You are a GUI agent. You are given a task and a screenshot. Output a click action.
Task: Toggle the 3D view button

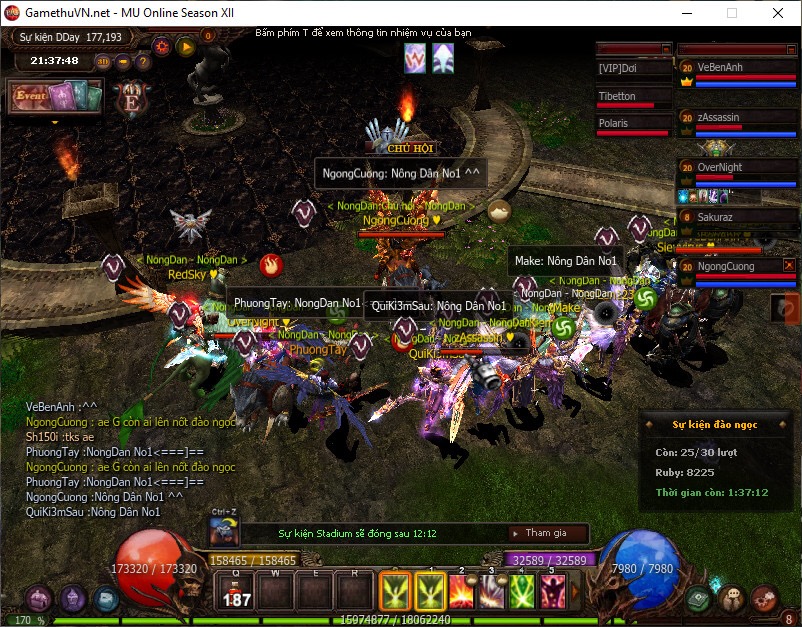tap(103, 61)
